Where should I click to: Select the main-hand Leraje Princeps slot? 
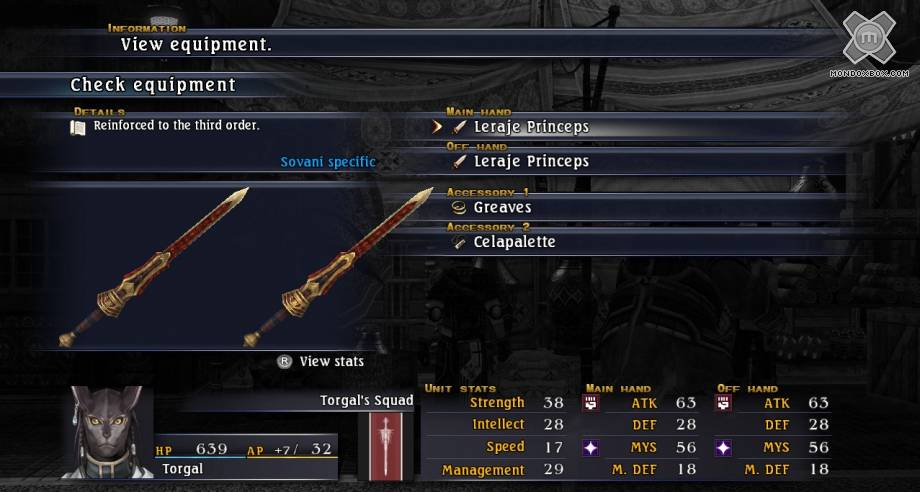click(530, 127)
